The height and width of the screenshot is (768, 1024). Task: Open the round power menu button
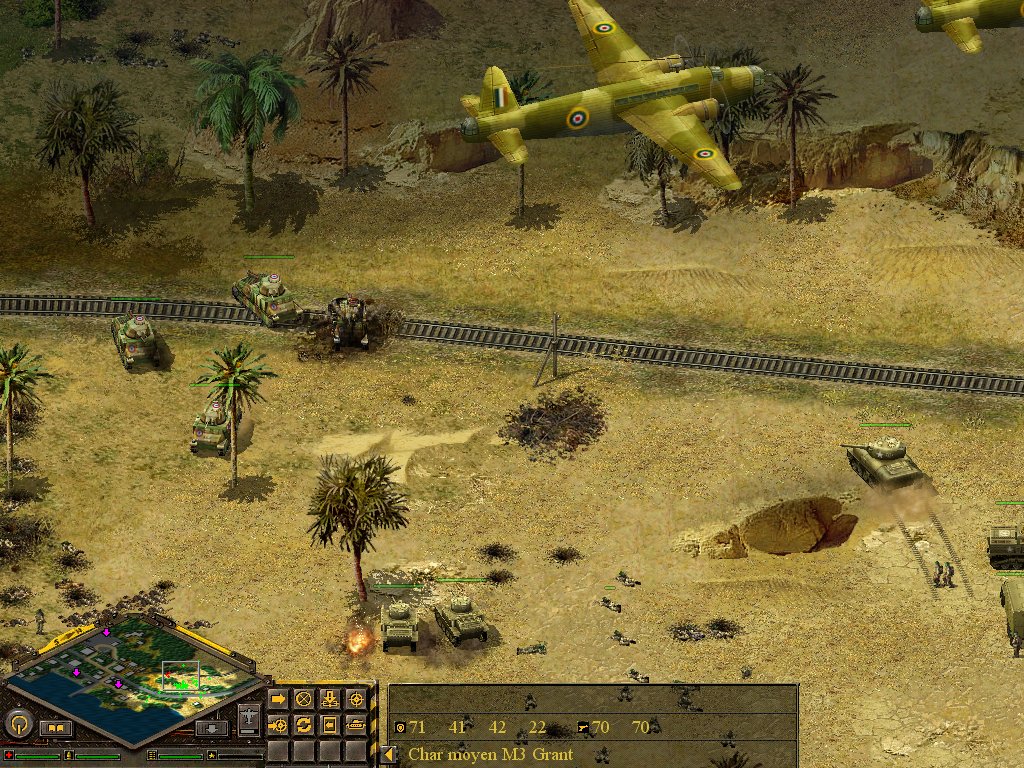(x=19, y=722)
